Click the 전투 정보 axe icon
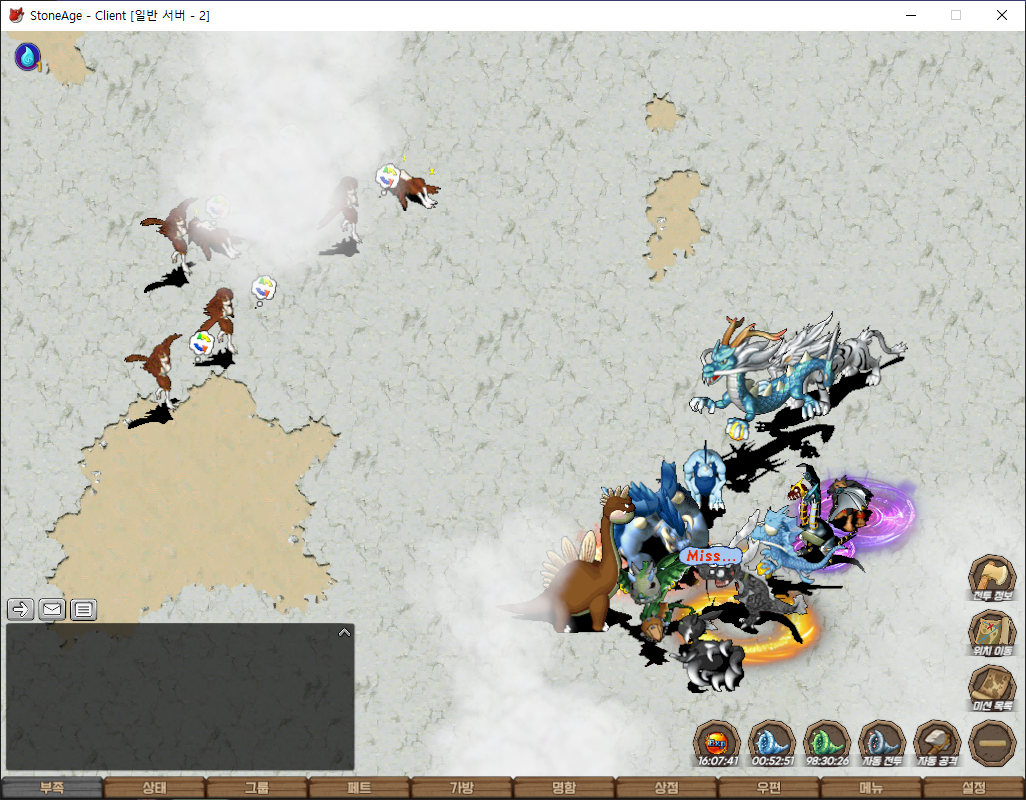Viewport: 1026px width, 800px height. pos(992,579)
